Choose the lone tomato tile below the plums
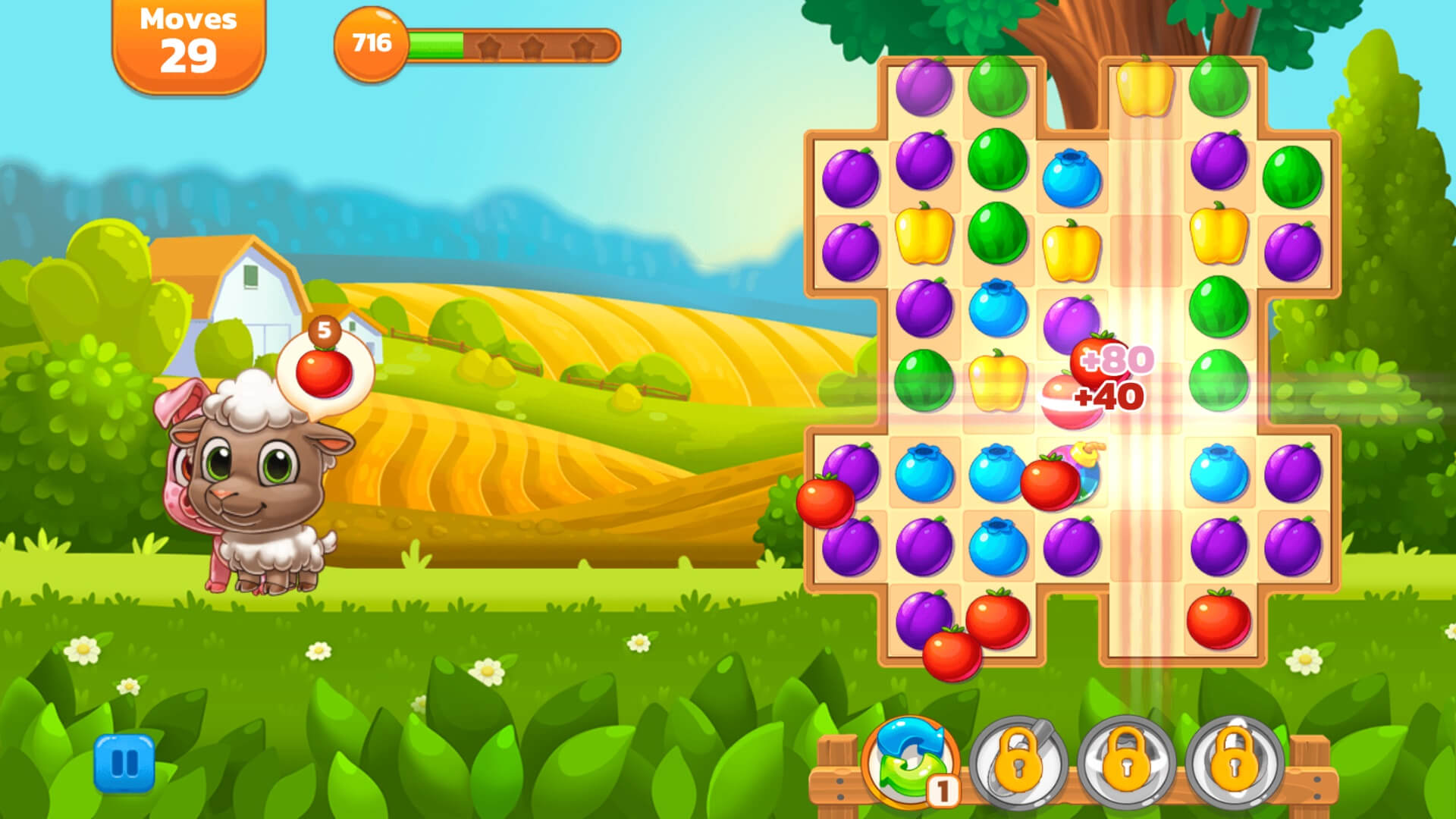This screenshot has height=819, width=1456. tap(1218, 620)
